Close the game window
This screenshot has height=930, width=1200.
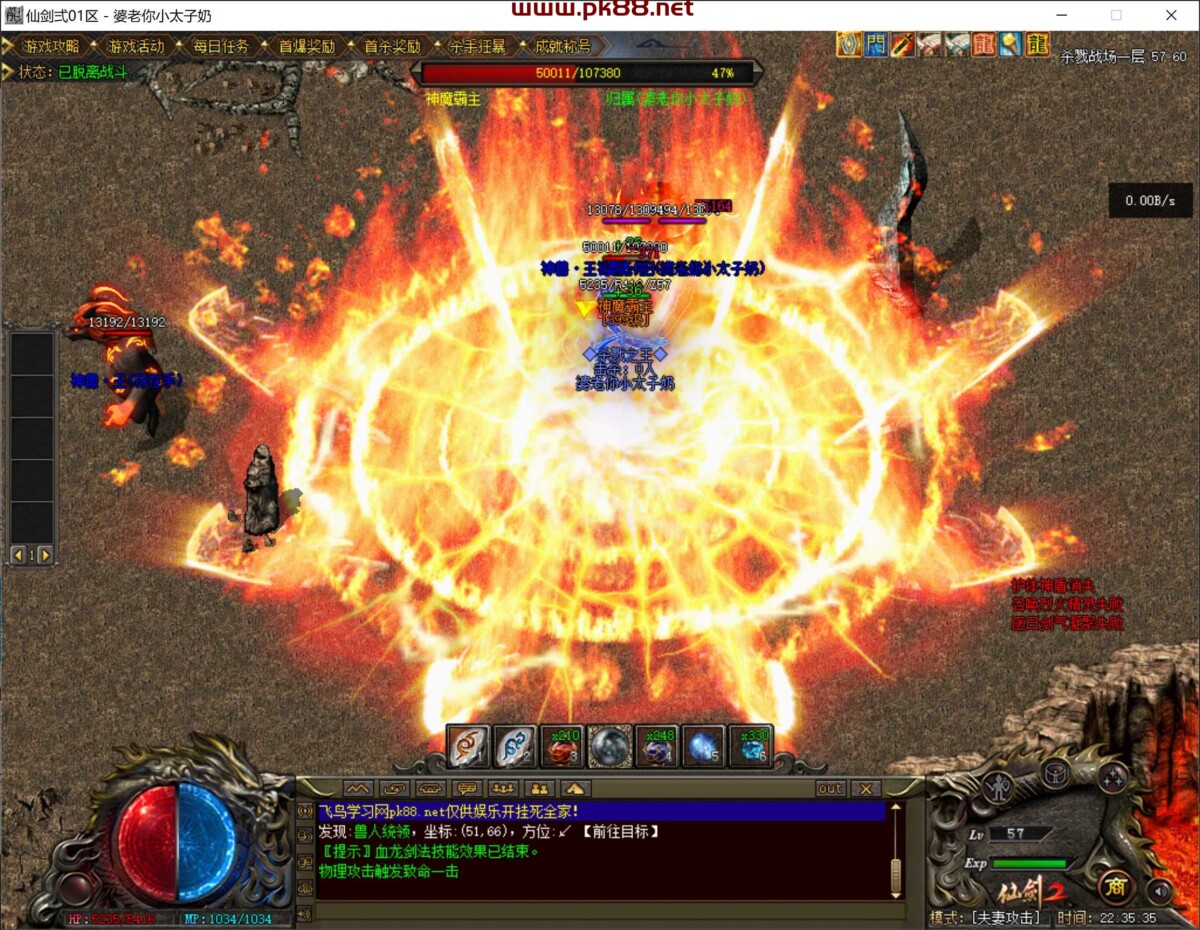pyautogui.click(x=1171, y=15)
